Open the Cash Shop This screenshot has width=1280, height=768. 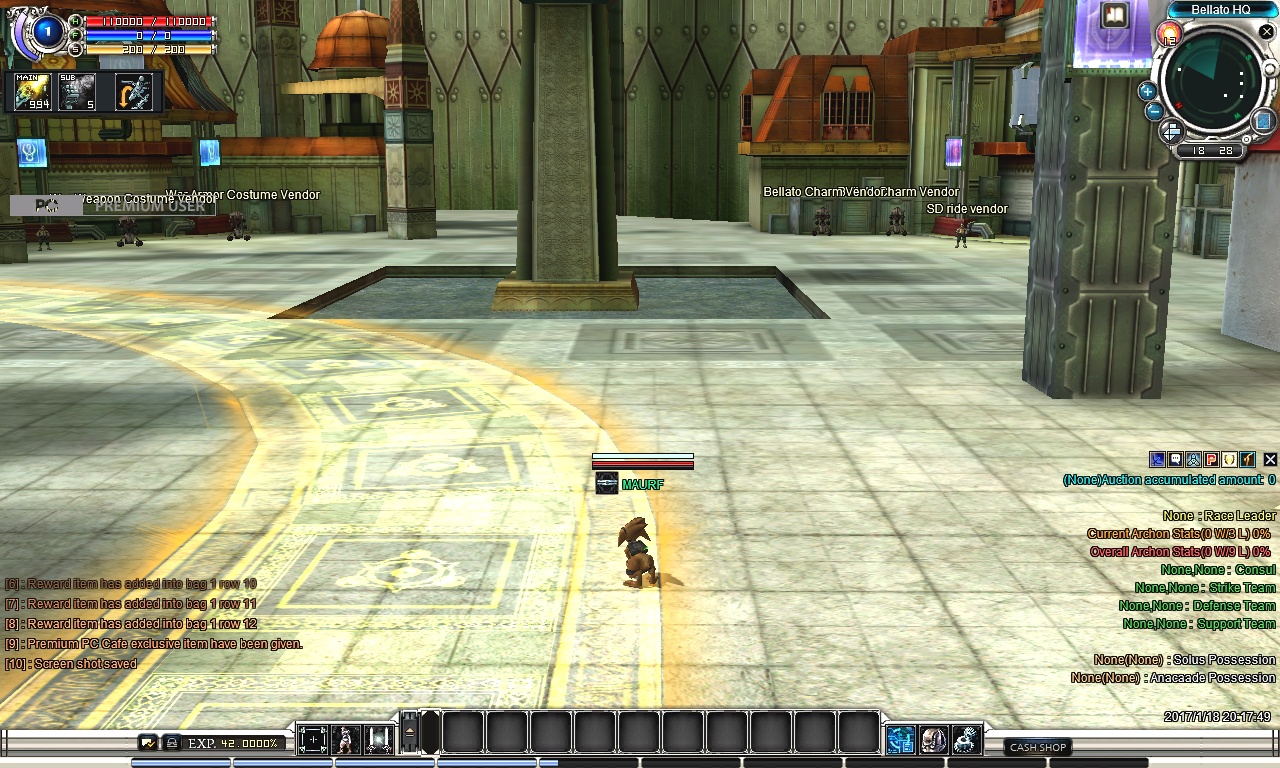[1037, 747]
